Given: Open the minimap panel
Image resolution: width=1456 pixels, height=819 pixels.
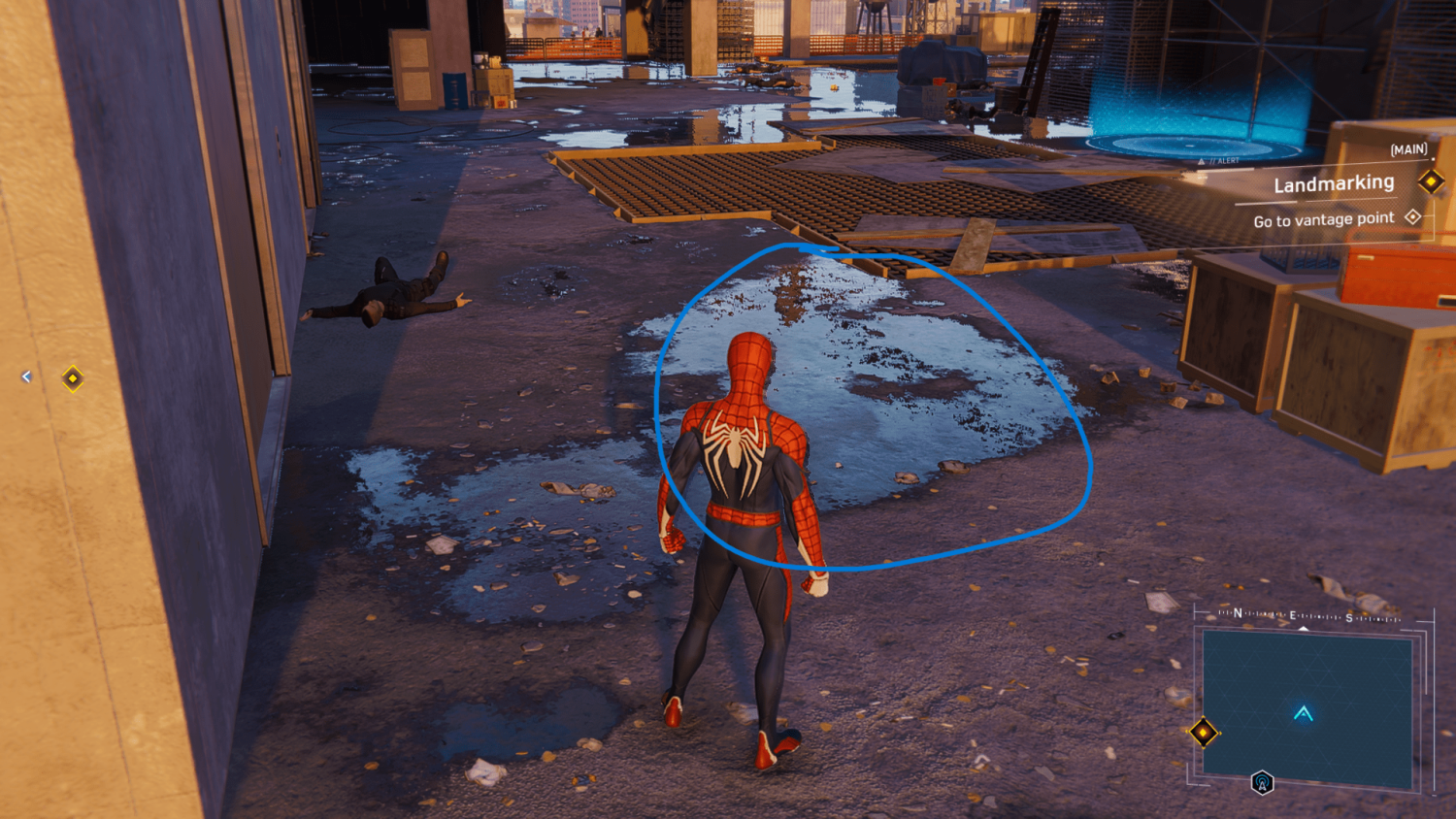Looking at the screenshot, I should coord(1307,707).
